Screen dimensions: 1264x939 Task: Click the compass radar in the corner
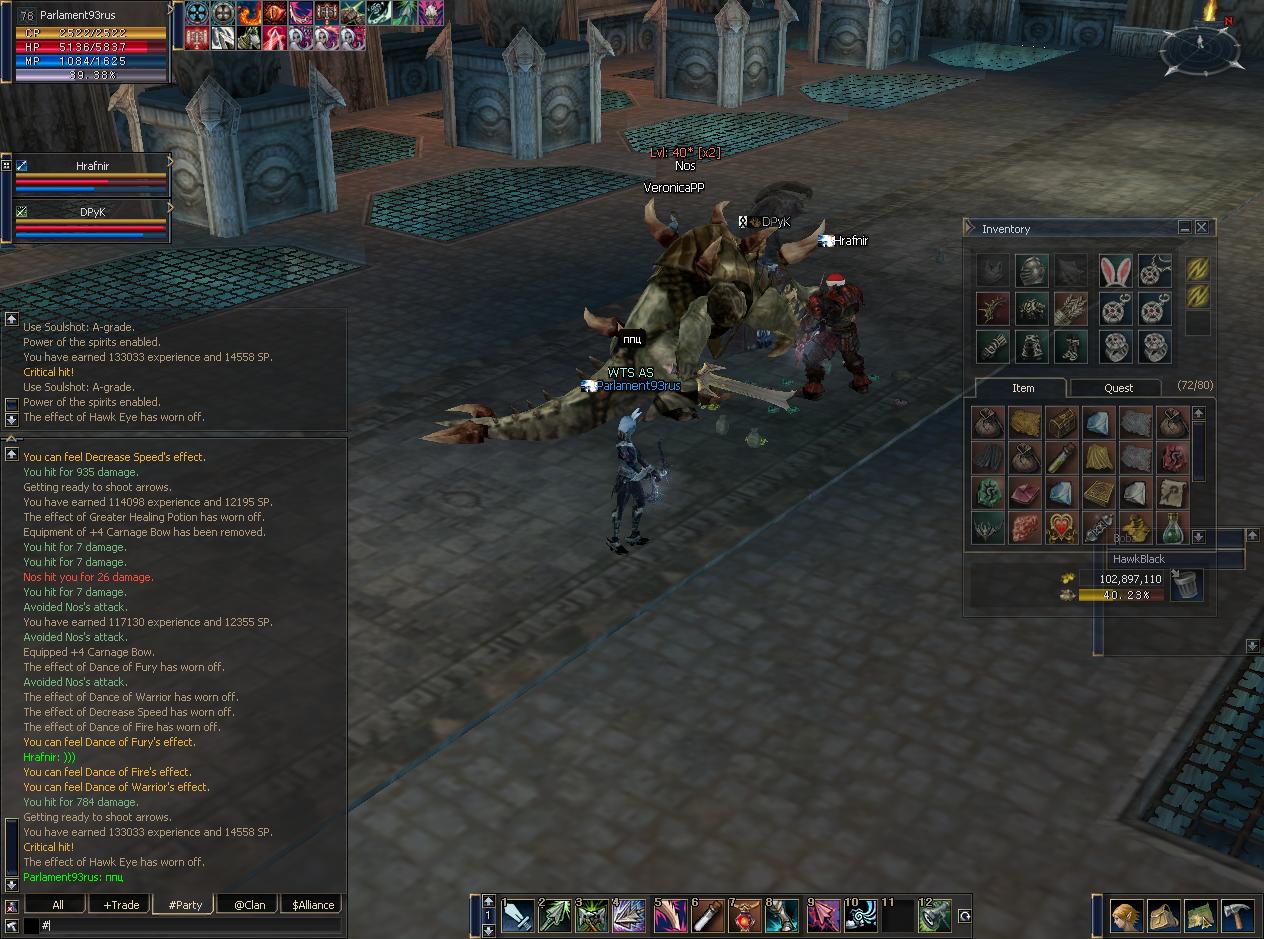(1200, 47)
